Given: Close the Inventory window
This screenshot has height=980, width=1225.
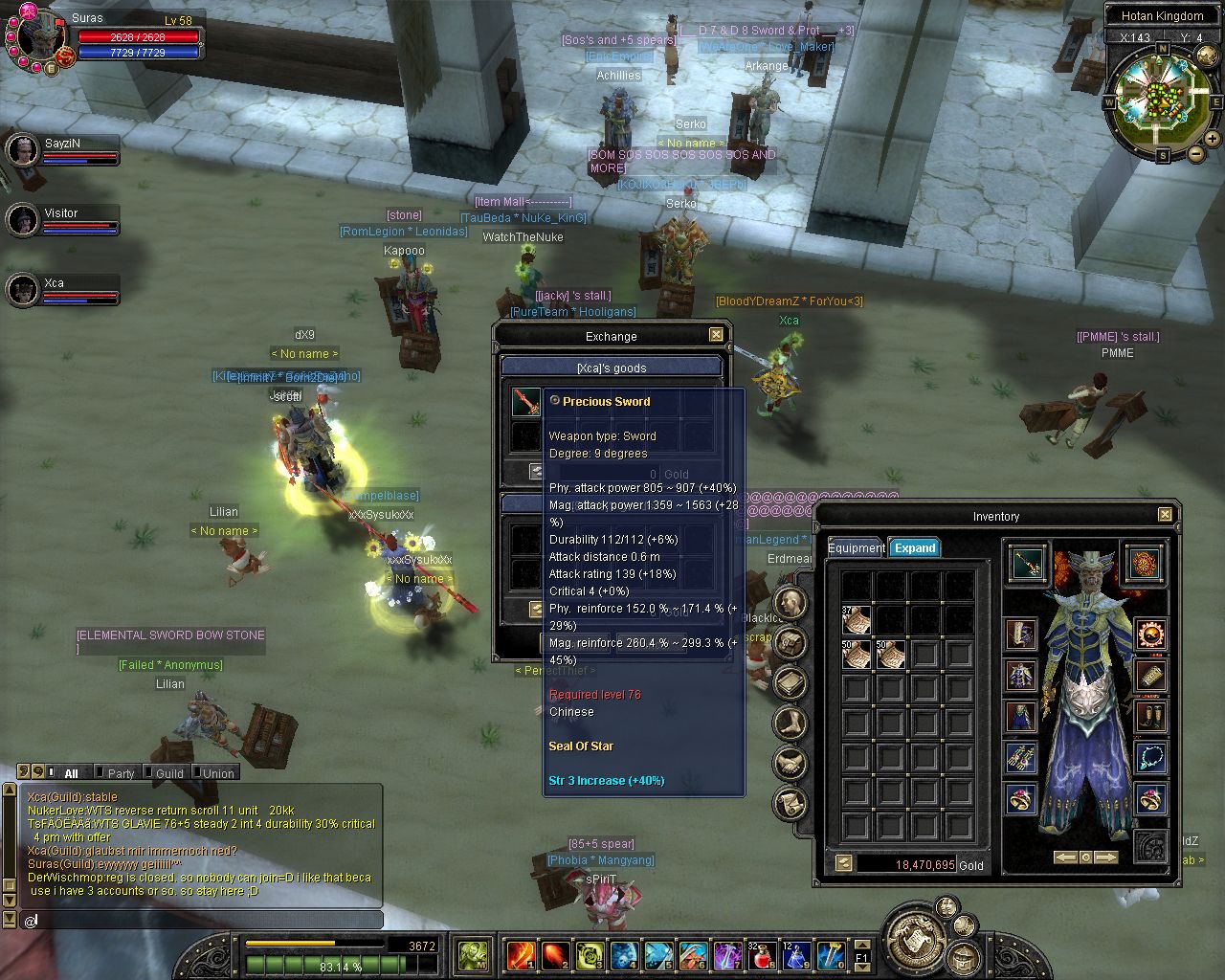Looking at the screenshot, I should point(1165,515).
